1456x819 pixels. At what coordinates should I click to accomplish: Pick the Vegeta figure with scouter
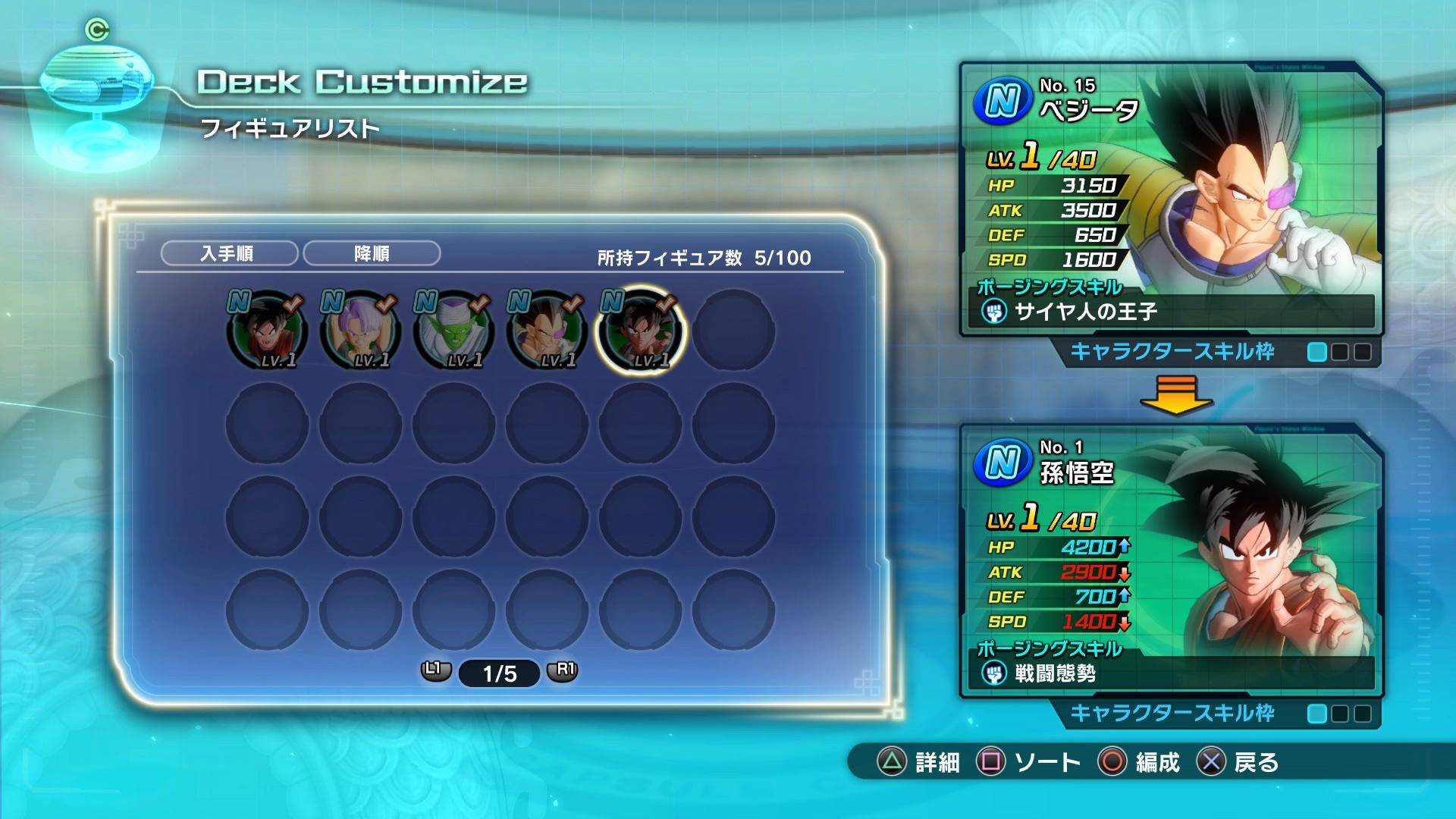click(x=547, y=331)
